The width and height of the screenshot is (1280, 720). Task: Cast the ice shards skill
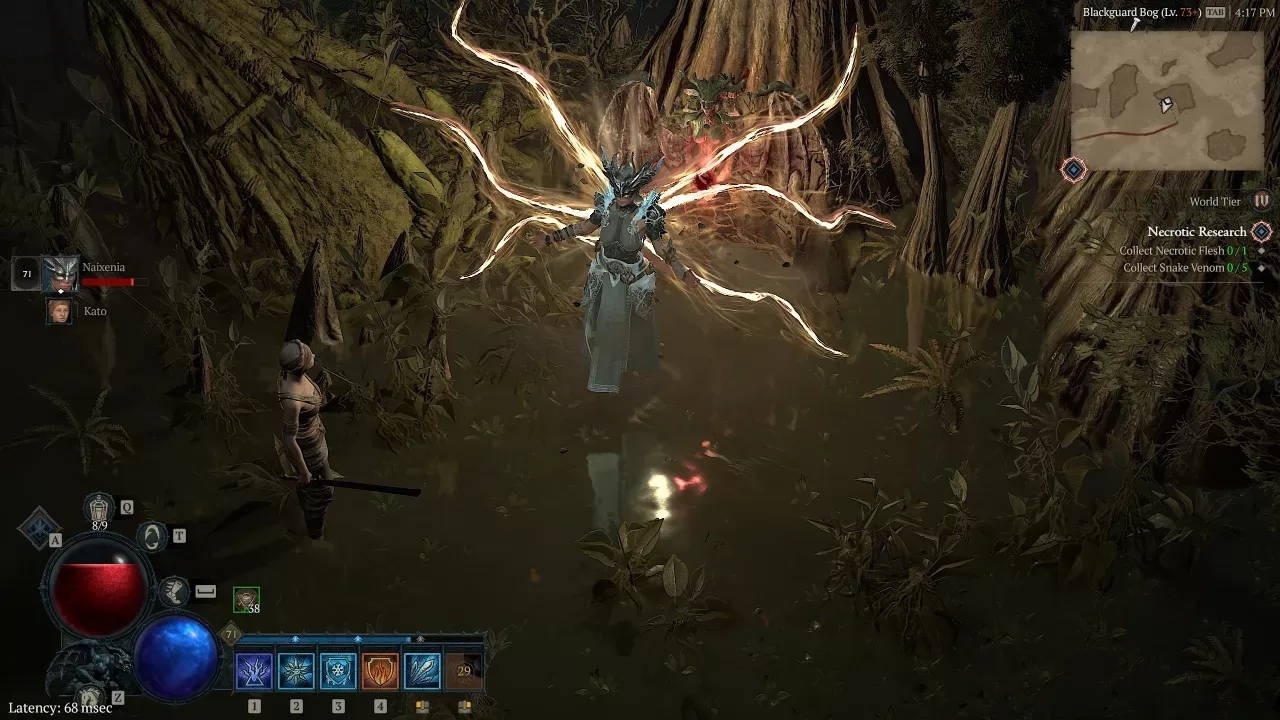(x=422, y=671)
